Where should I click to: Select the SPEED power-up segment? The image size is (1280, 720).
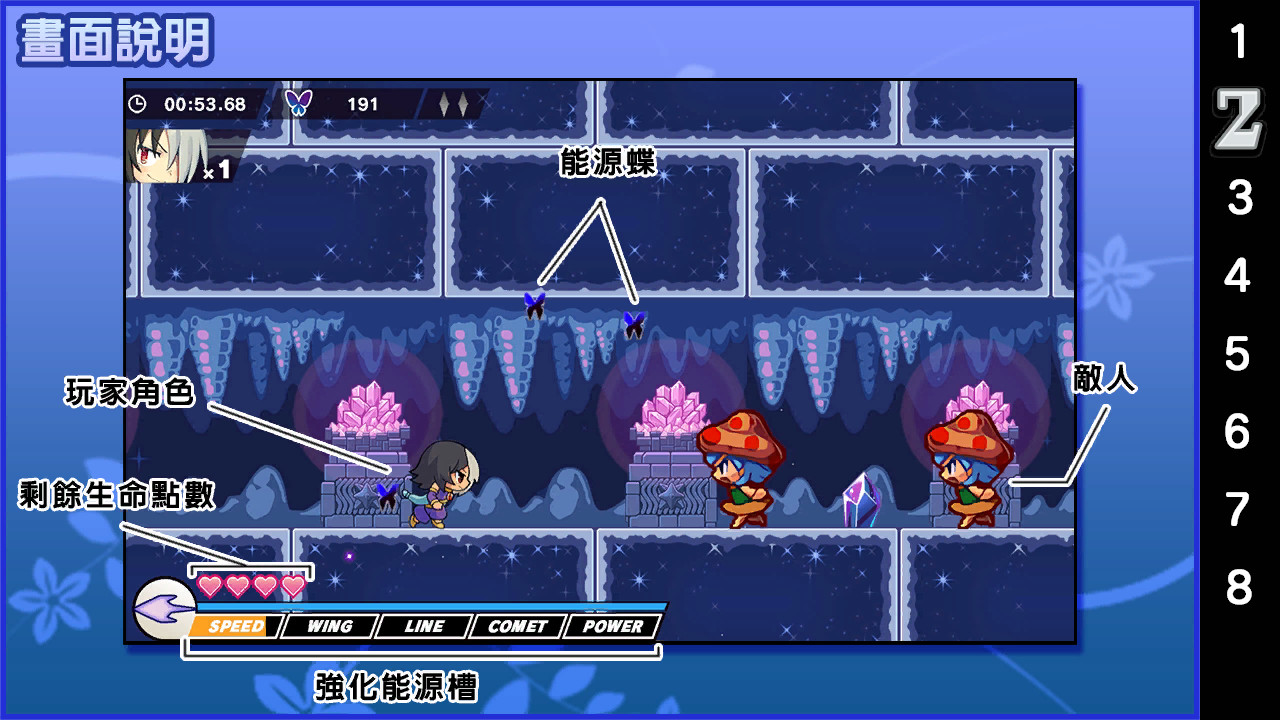pos(236,627)
